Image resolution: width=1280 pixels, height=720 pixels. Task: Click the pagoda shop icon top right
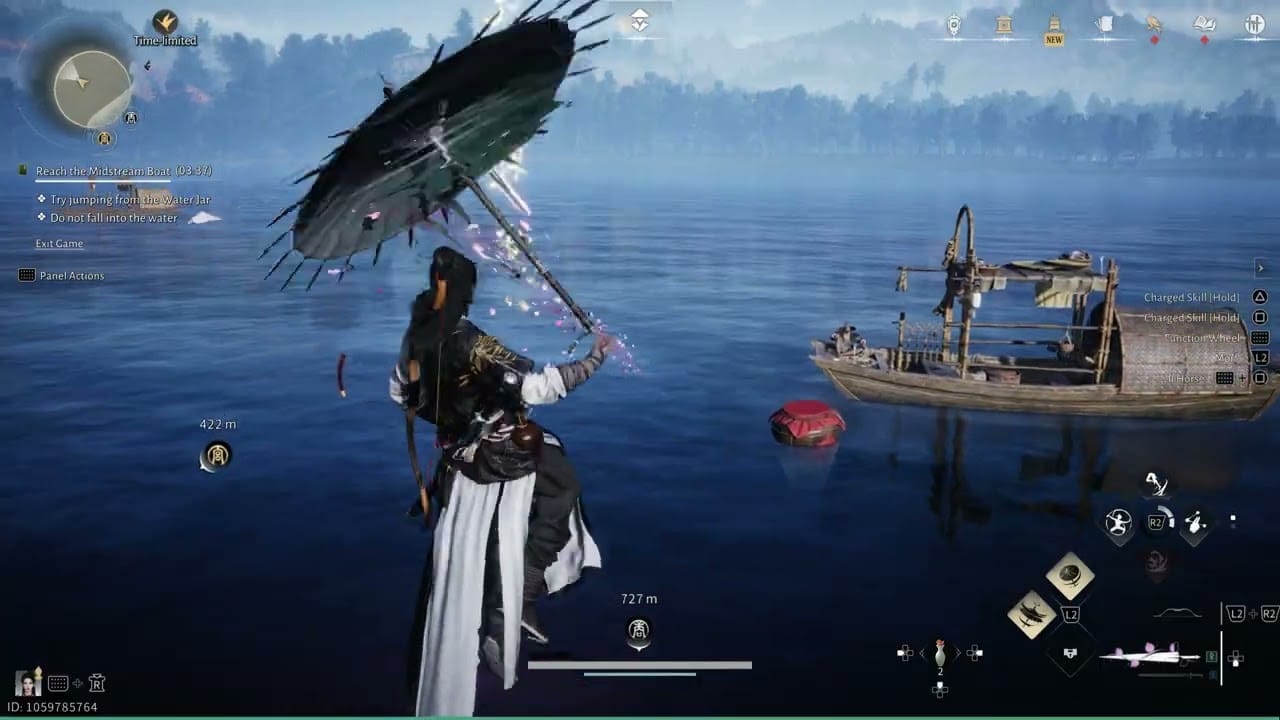[1003, 25]
